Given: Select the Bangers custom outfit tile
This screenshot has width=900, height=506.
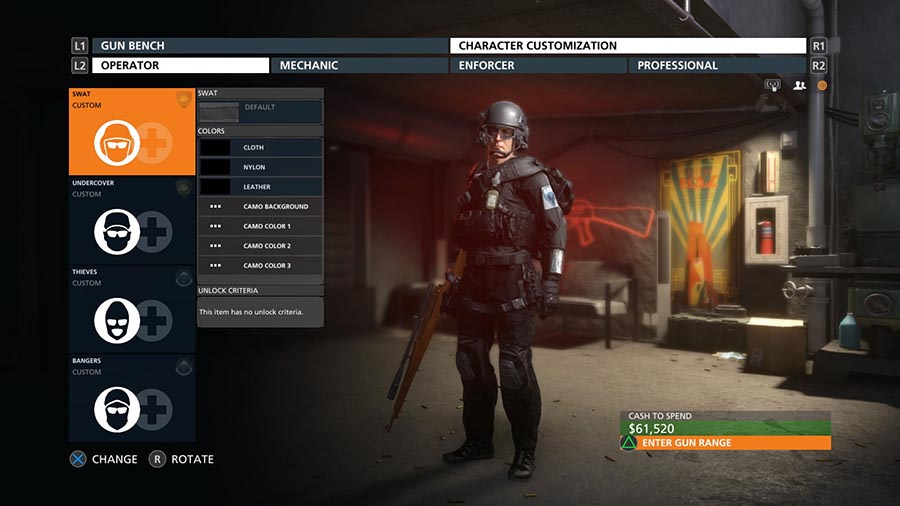Looking at the screenshot, I should (132, 398).
